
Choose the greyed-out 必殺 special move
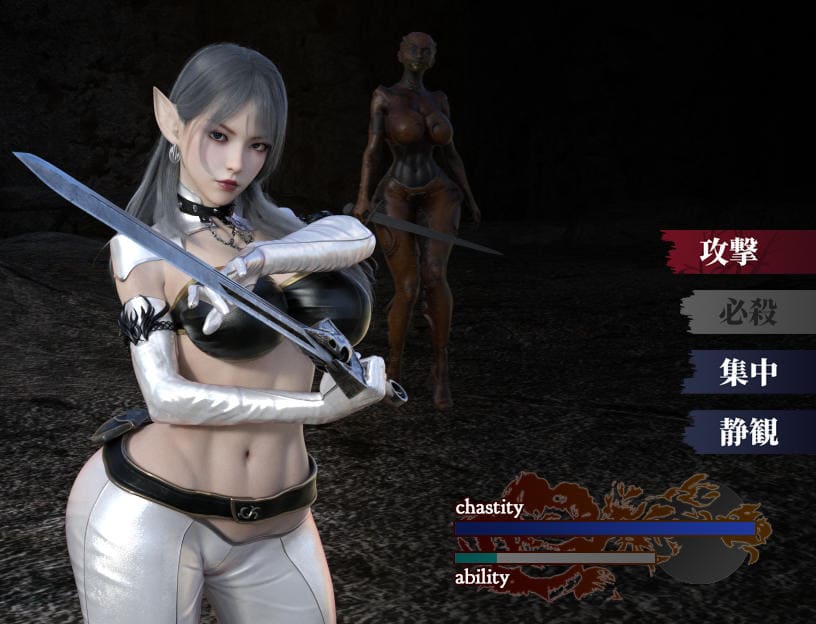747,313
